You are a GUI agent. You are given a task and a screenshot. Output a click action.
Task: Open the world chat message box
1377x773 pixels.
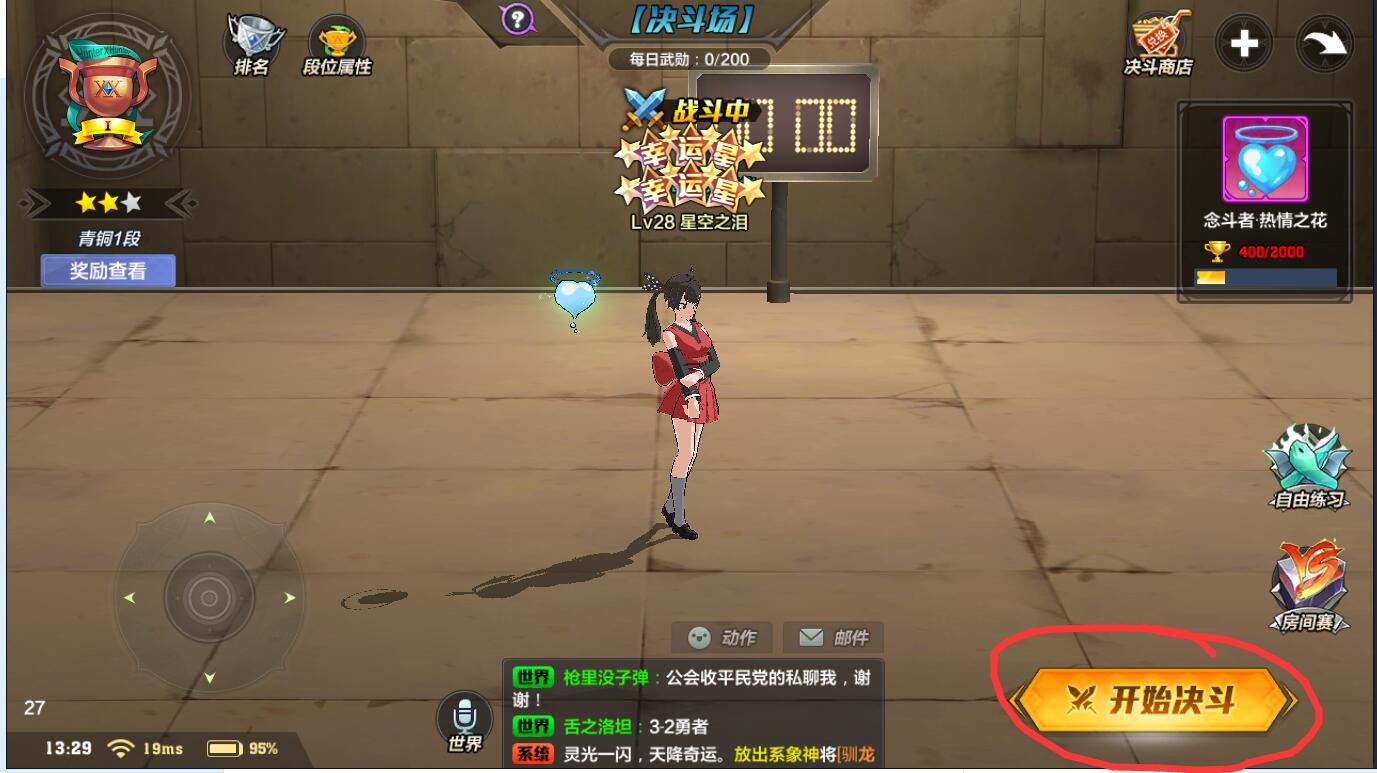[x=692, y=714]
